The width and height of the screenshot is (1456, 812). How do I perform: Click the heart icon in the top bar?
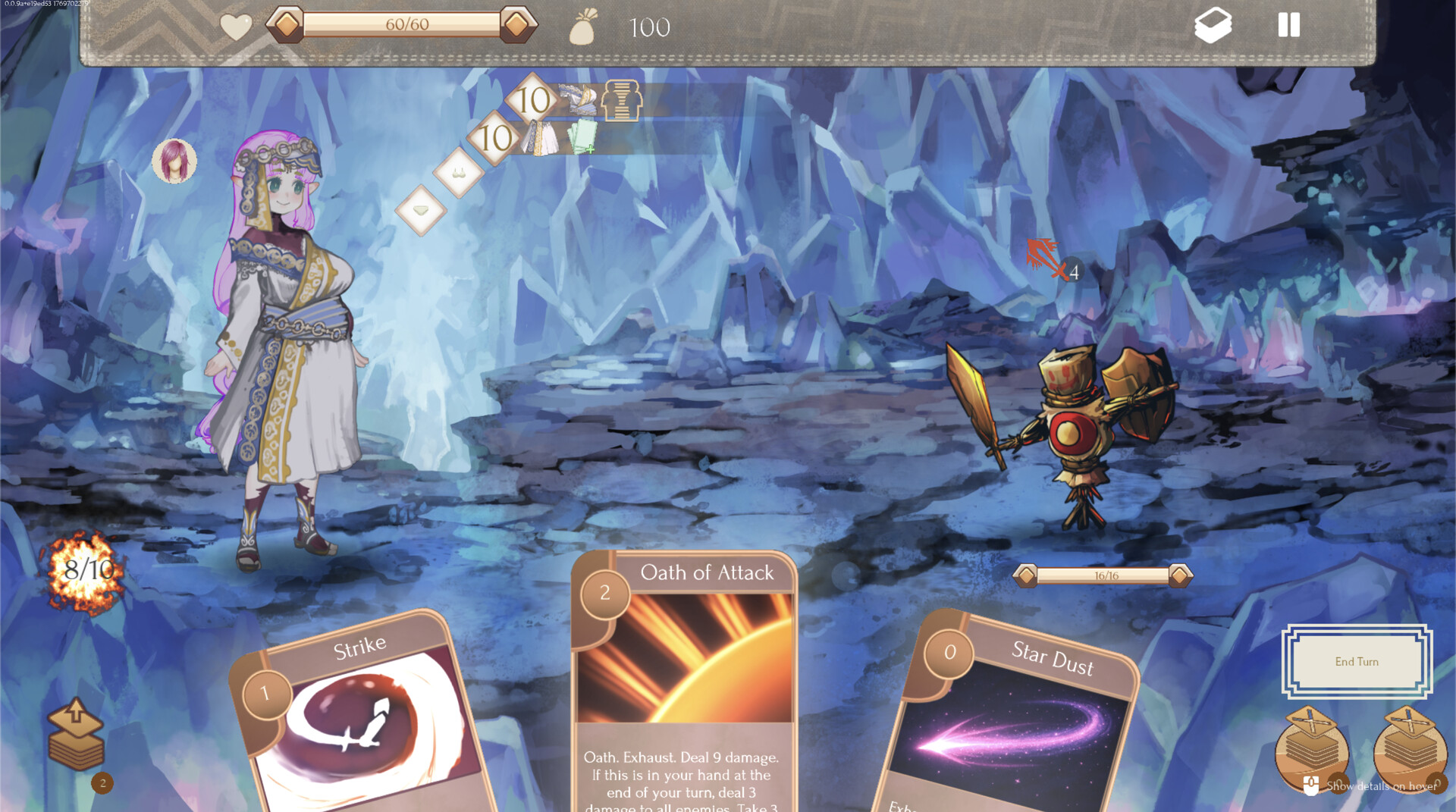coord(236,27)
